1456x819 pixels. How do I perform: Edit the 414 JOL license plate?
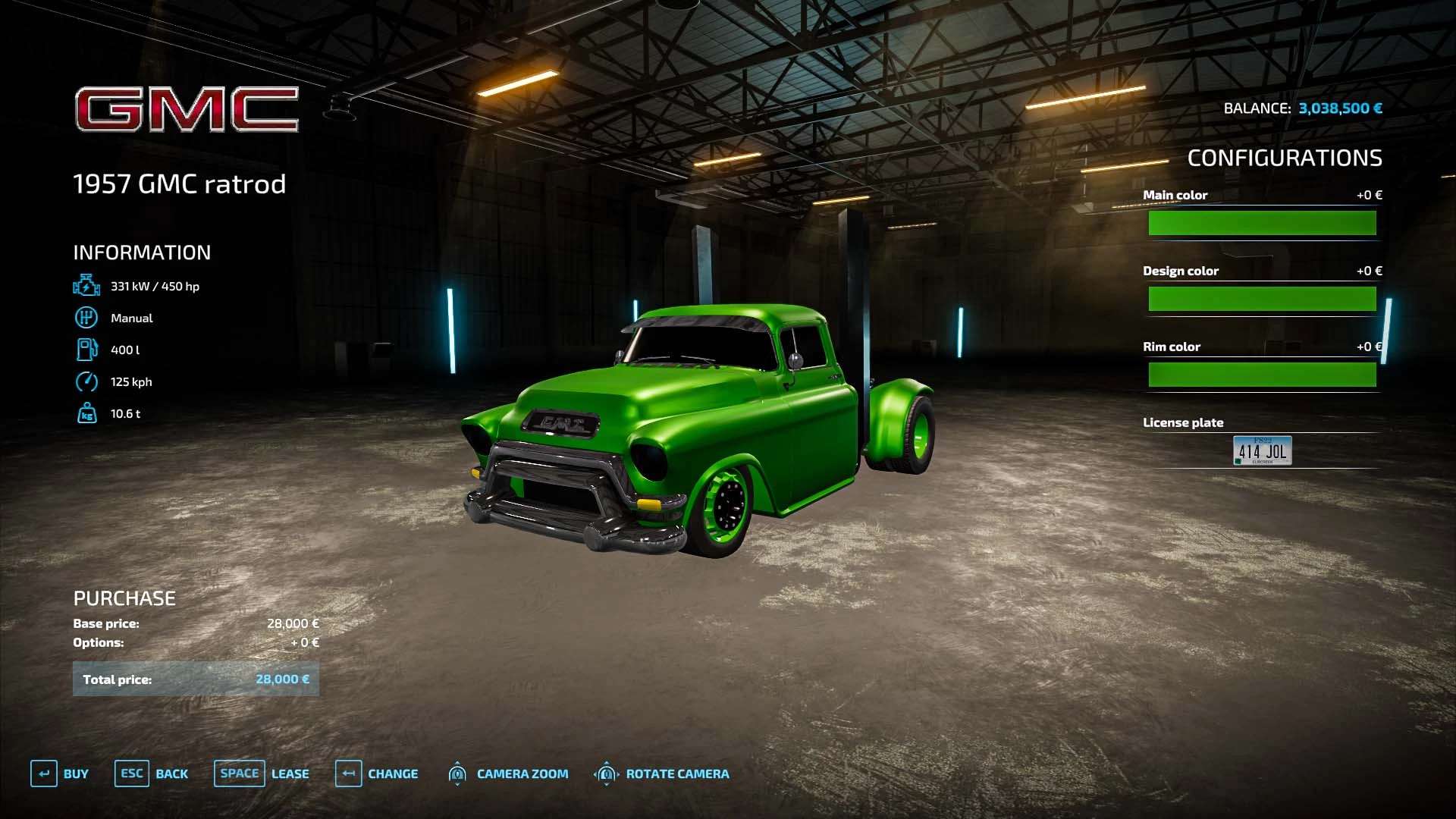(1262, 450)
